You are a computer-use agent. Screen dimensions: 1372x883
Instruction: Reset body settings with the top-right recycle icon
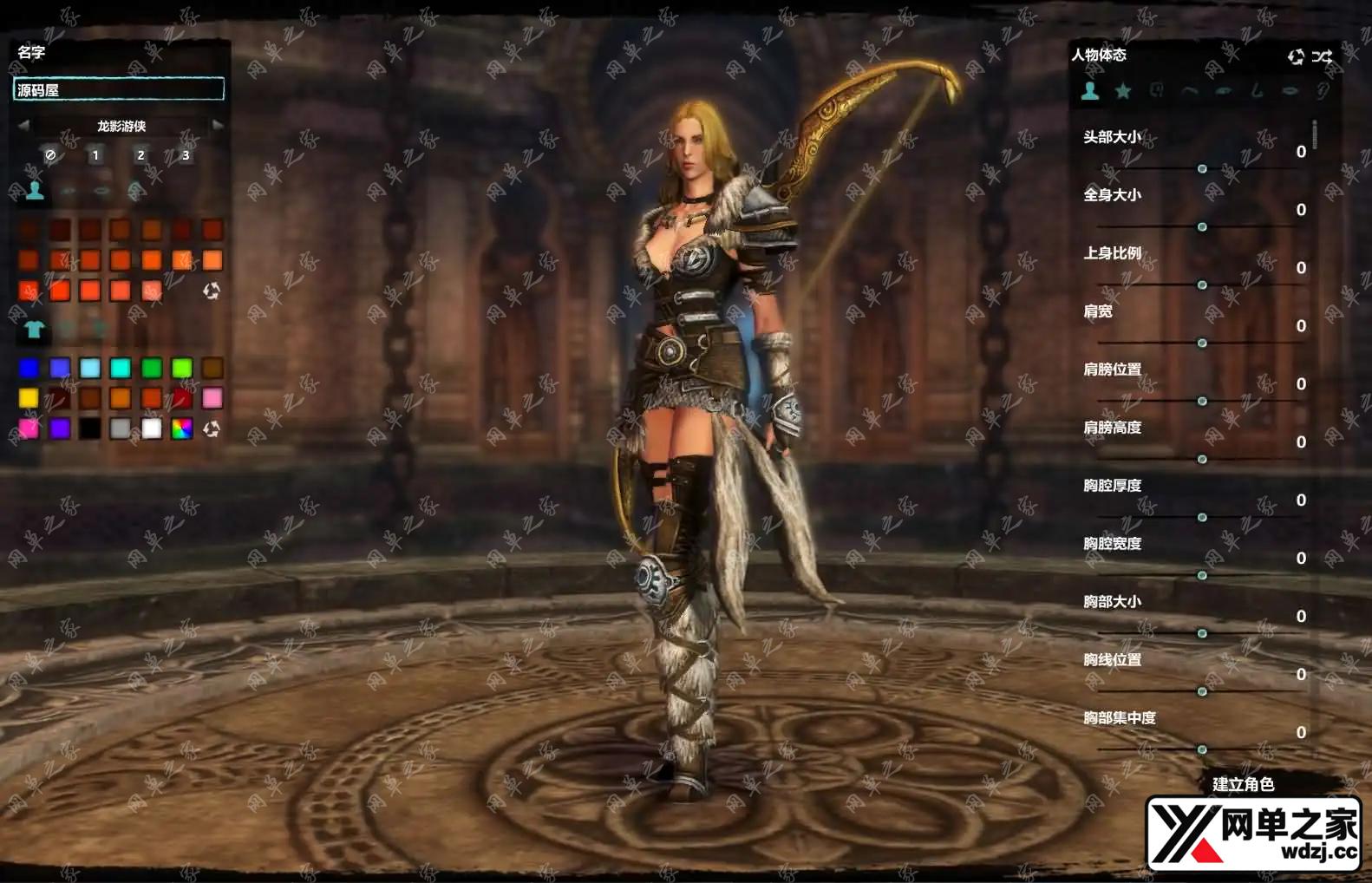(x=1296, y=56)
